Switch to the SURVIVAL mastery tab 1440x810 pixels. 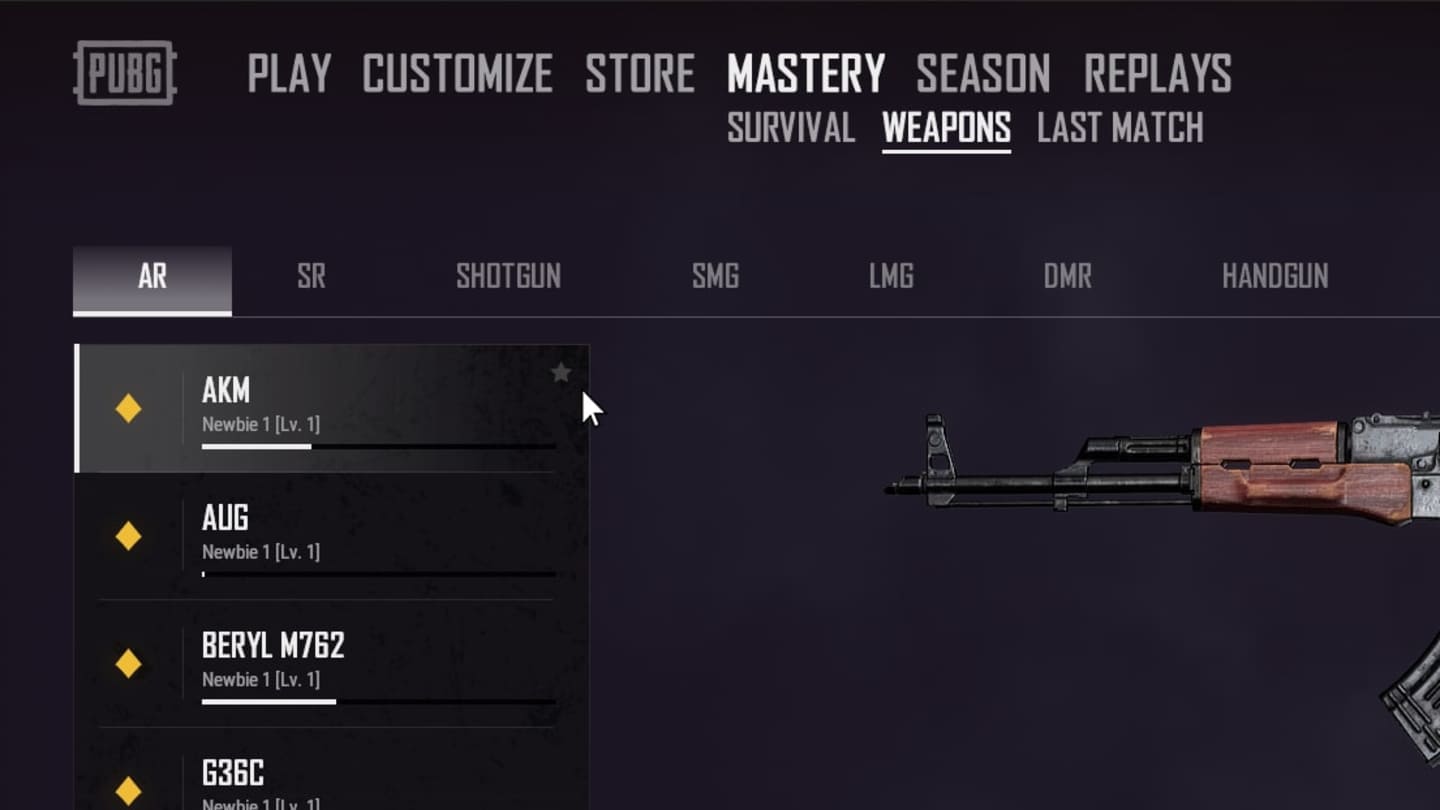(x=791, y=128)
